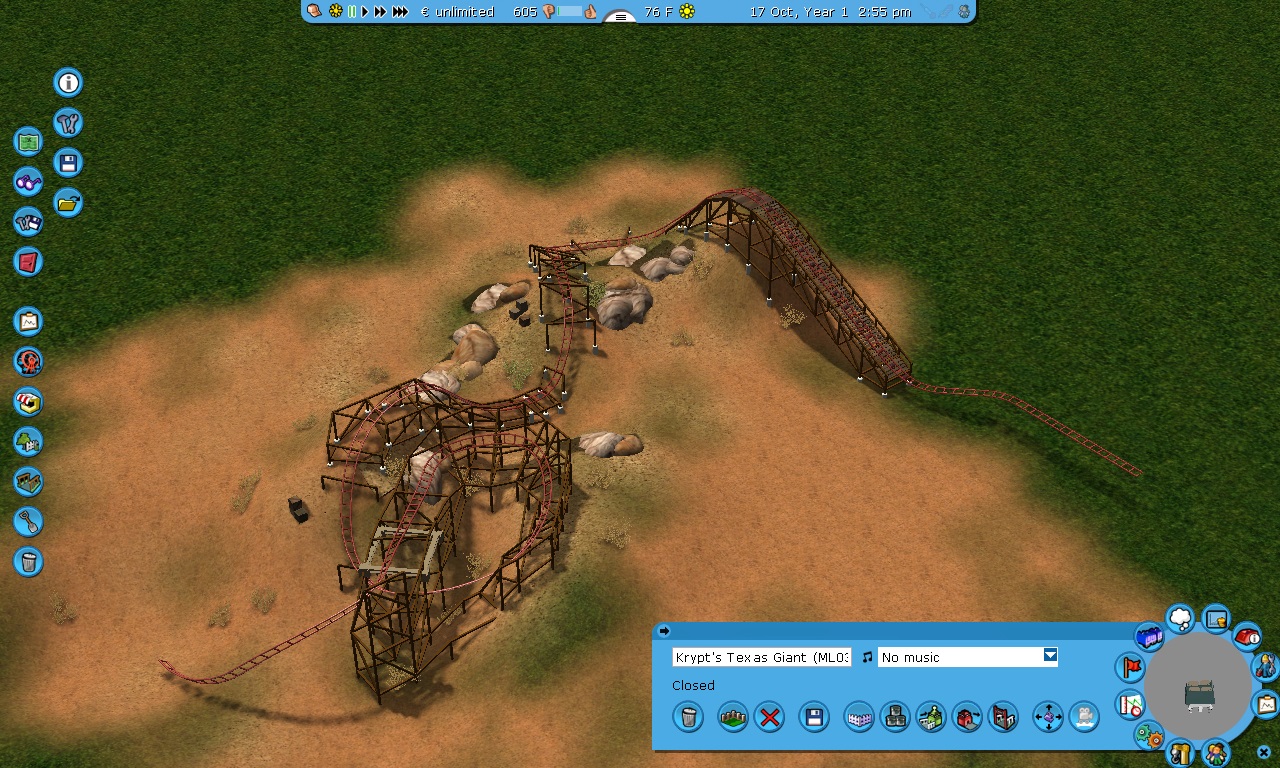The image size is (1280, 768).
Task: Pause the game with the pause button
Action: click(x=351, y=12)
